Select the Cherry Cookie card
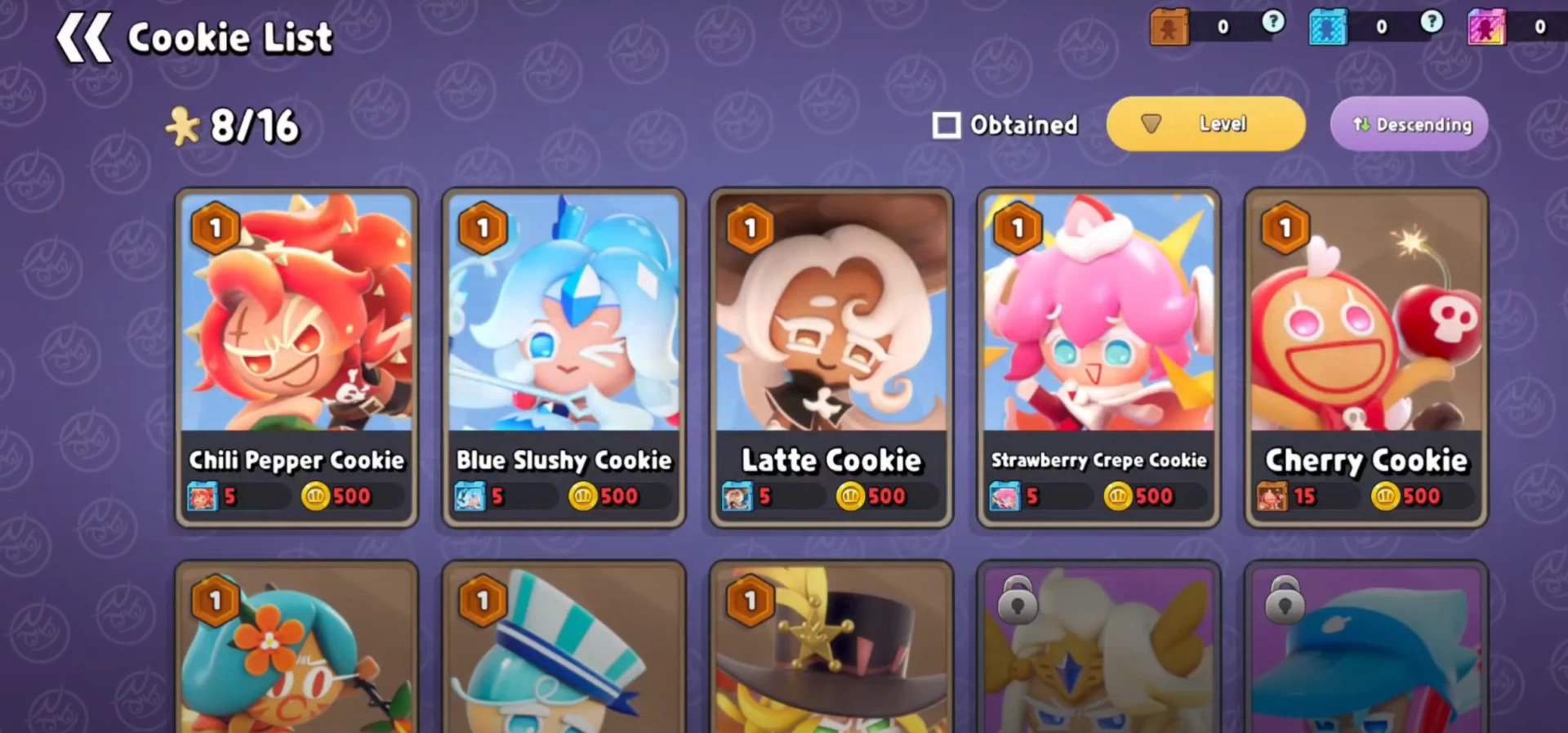 point(1366,357)
